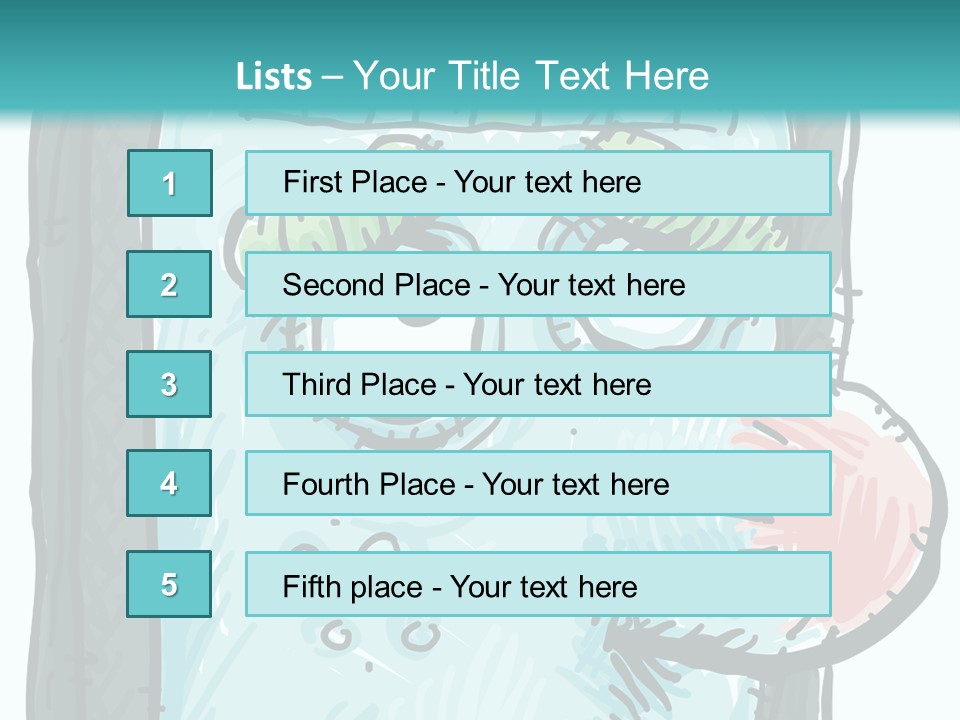Choose the Second Place text row

coord(538,284)
